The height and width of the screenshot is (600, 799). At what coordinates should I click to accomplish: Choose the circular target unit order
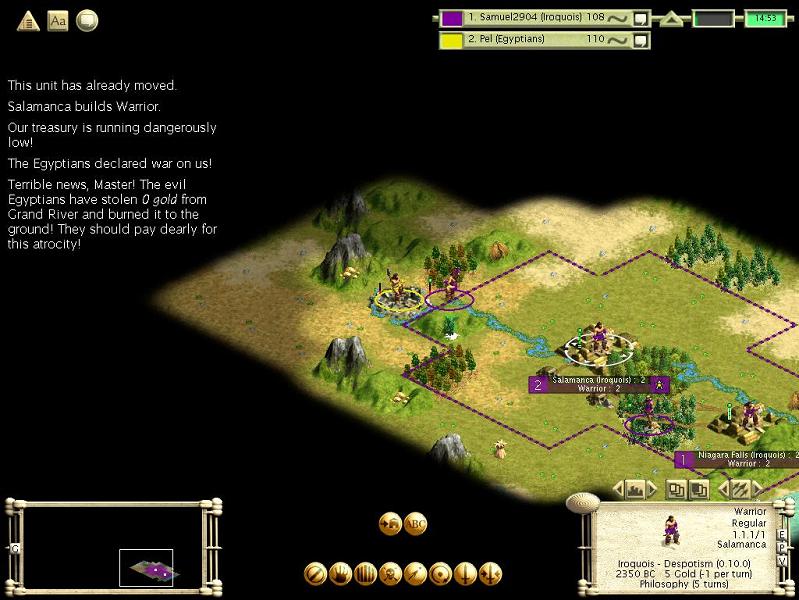point(440,574)
